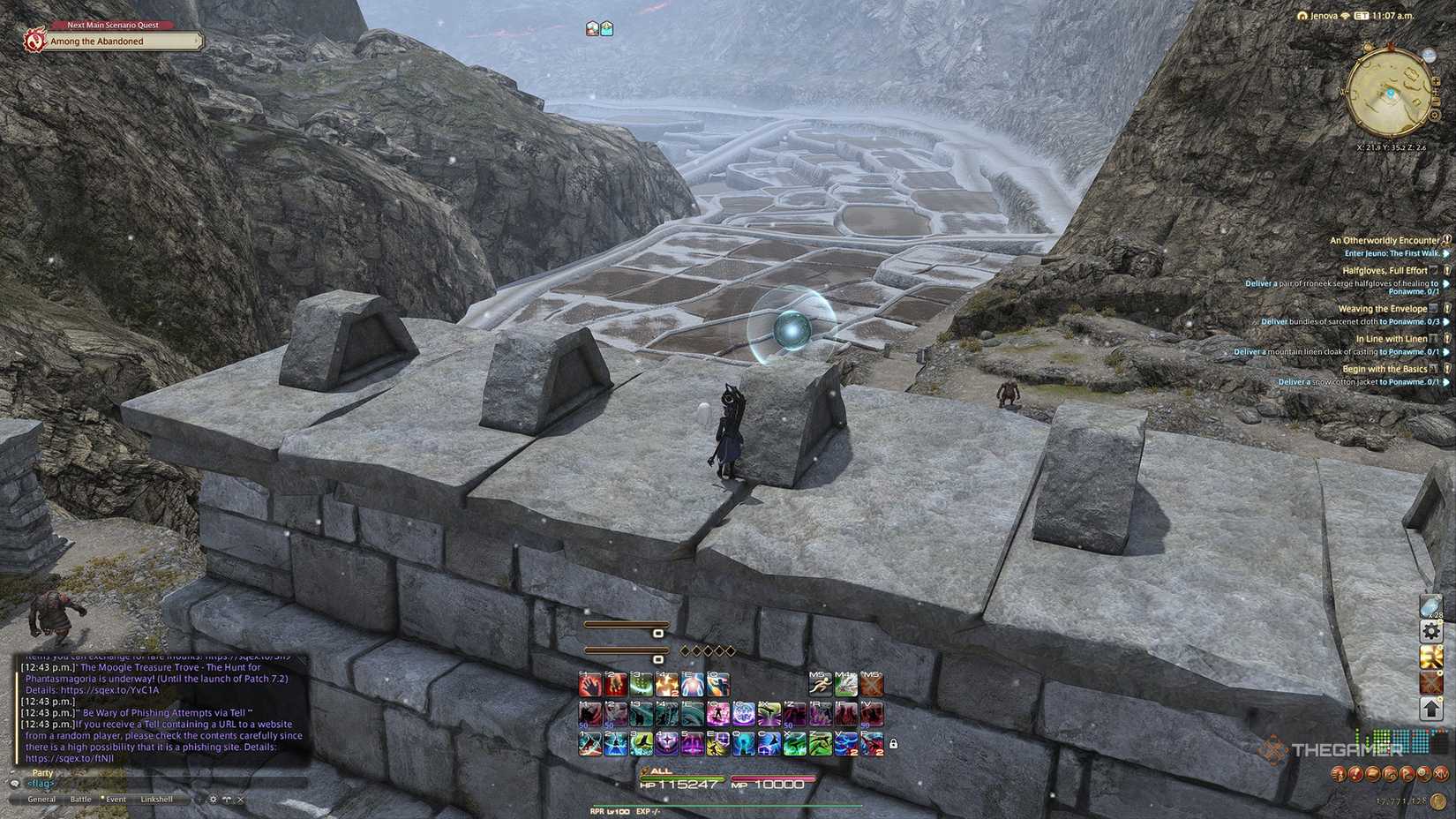Activate the Sprint action on the hotbar

tap(819, 684)
